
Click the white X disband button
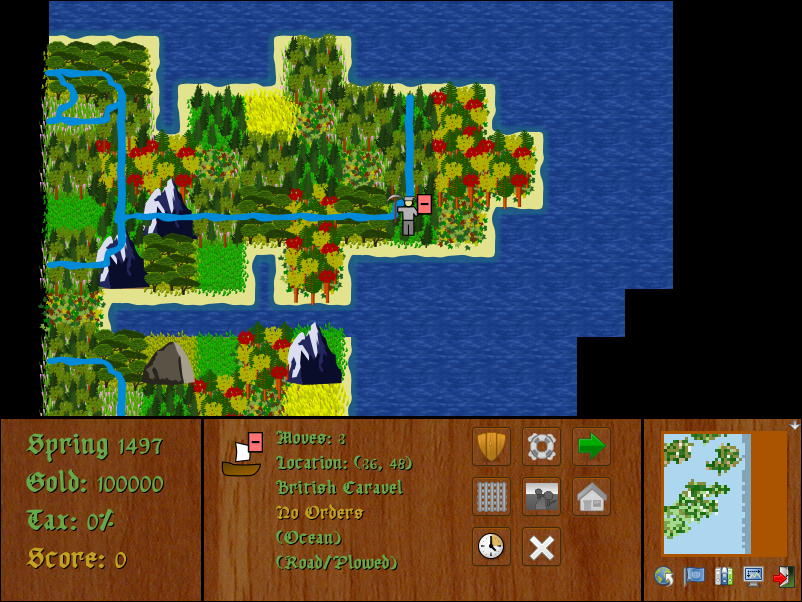541,546
